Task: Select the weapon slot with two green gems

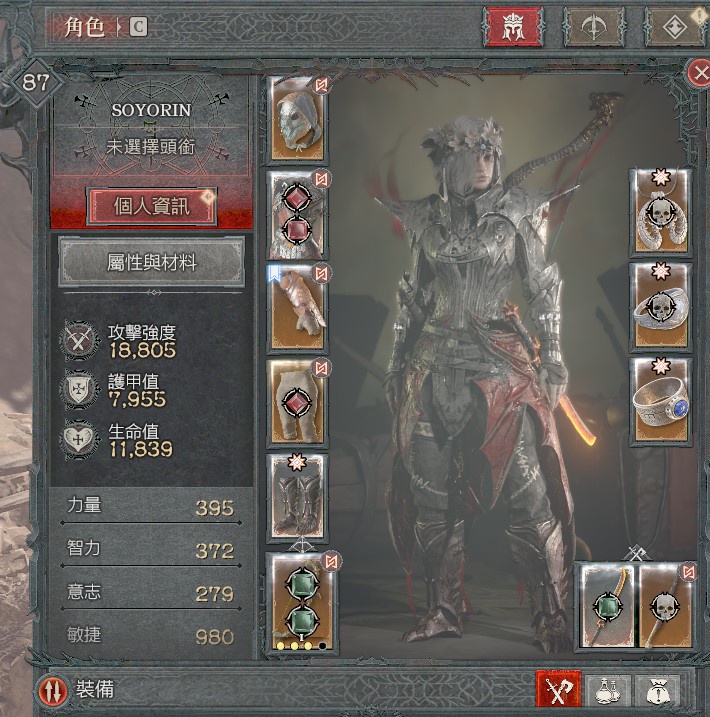Action: point(302,603)
